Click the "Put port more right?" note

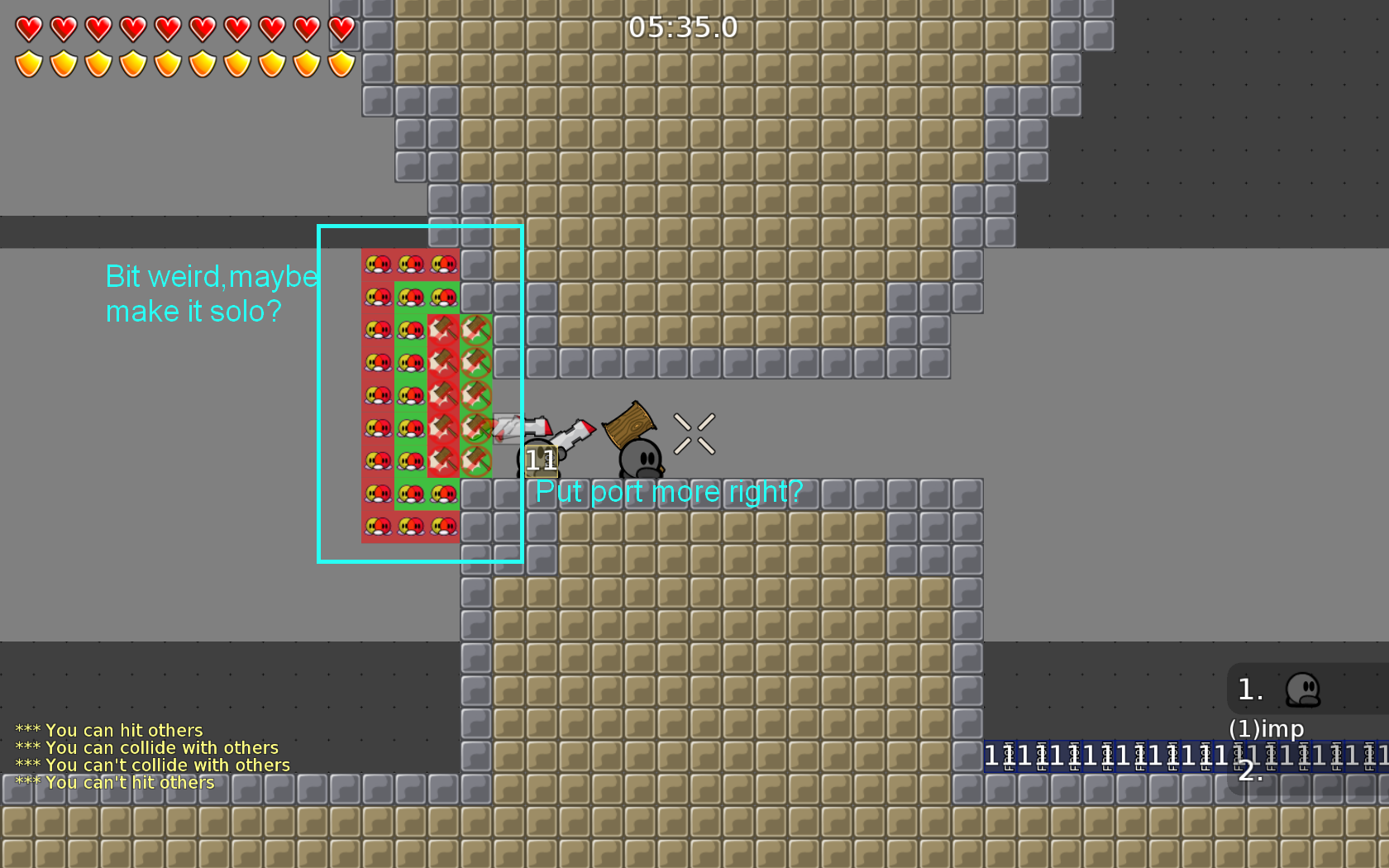[668, 492]
